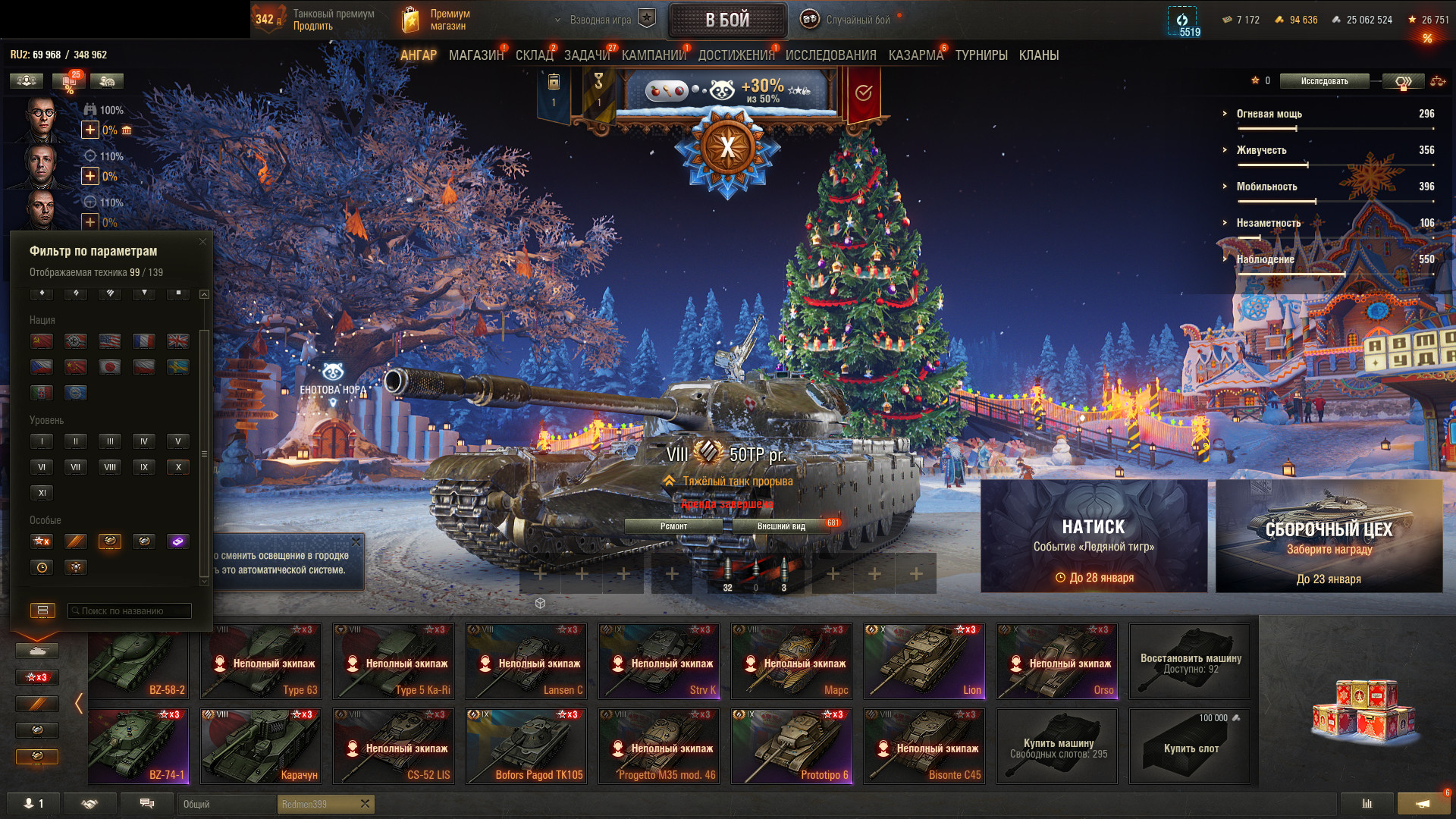
Task: Click the Купить слот tile
Action: point(1190,746)
